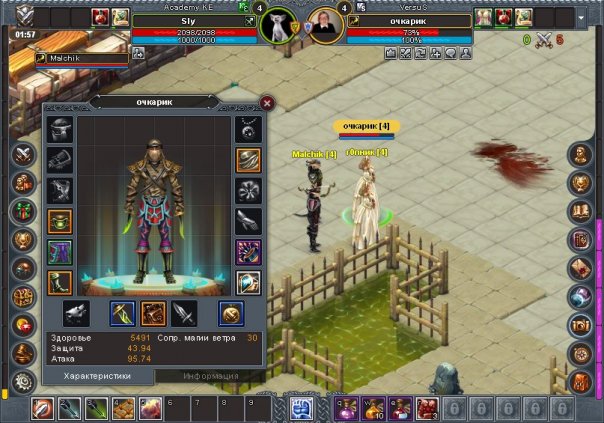Open the Информация tab

pos(211,376)
